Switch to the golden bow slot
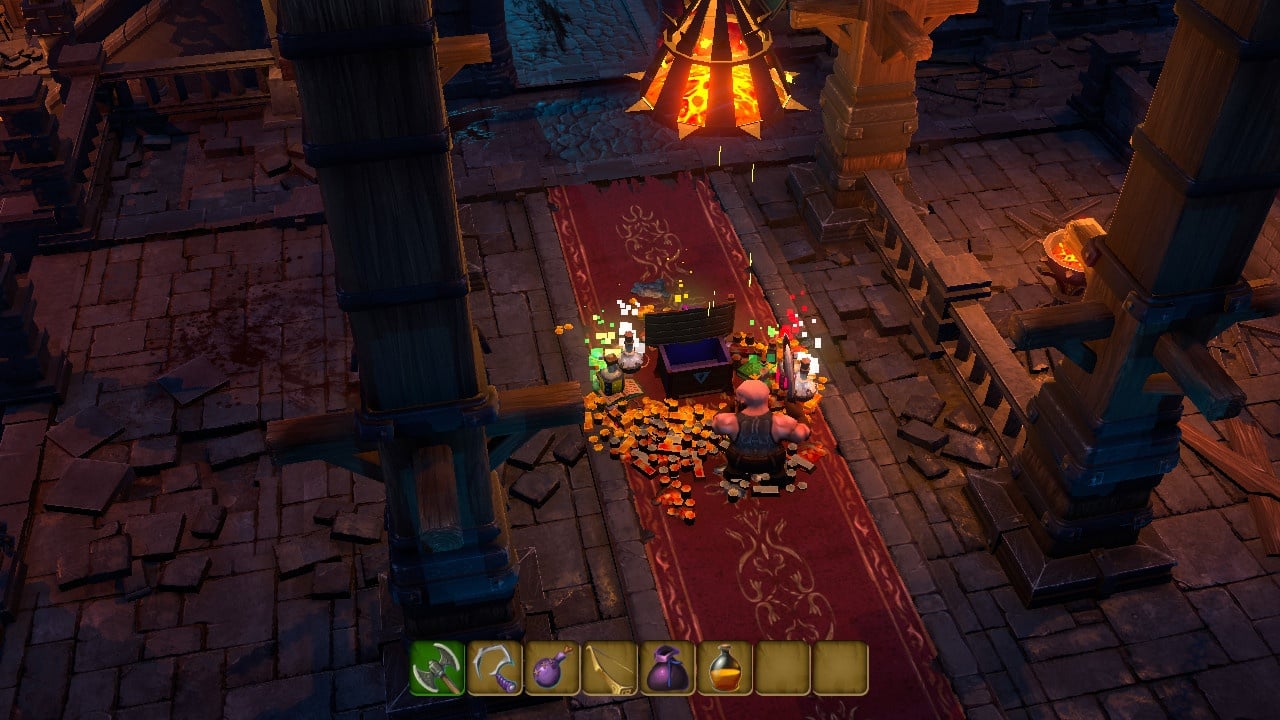Image resolution: width=1280 pixels, height=720 pixels. click(x=610, y=668)
